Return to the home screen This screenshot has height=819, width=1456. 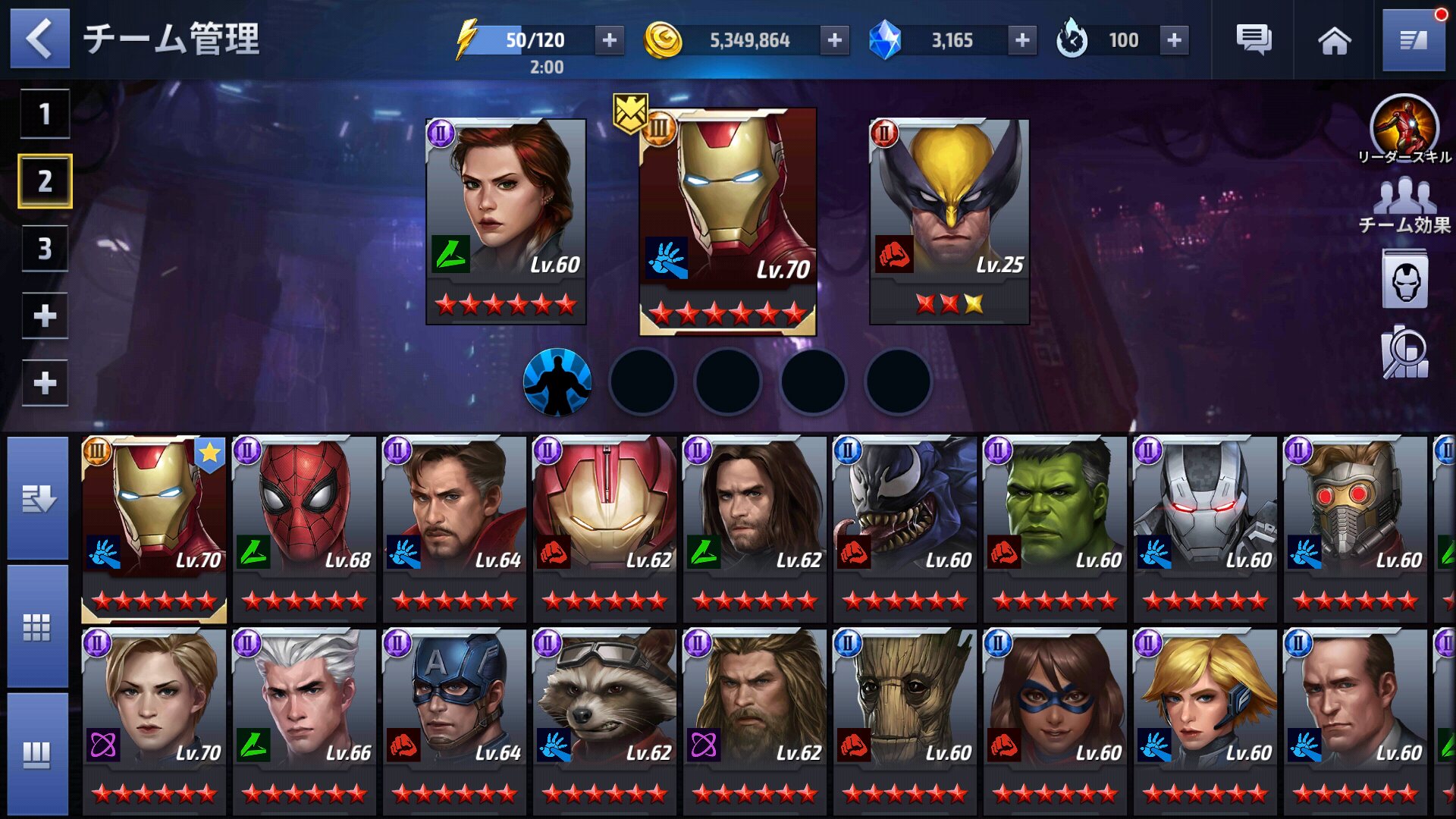[1334, 40]
